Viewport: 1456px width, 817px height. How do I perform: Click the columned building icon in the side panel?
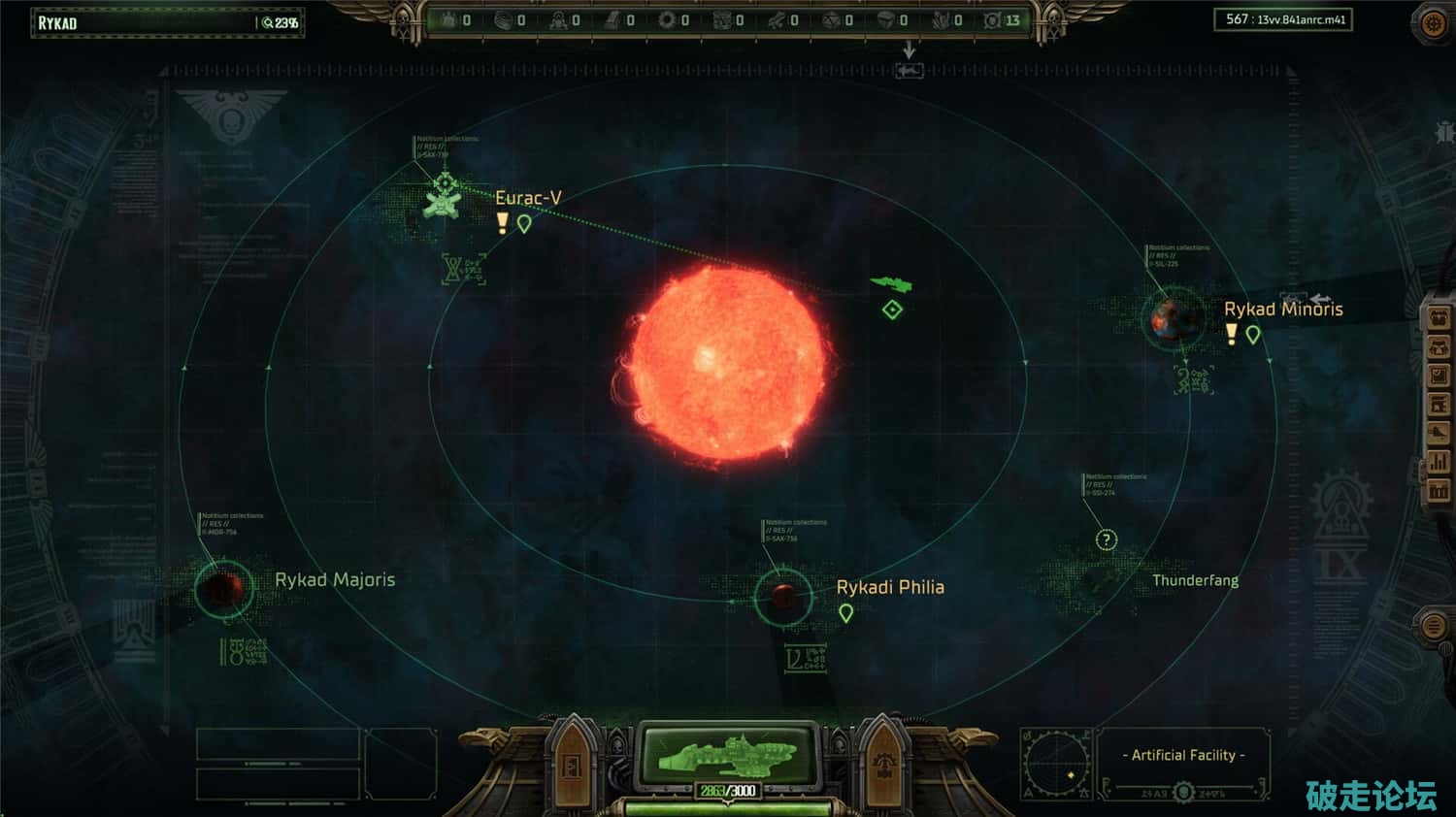1438,492
